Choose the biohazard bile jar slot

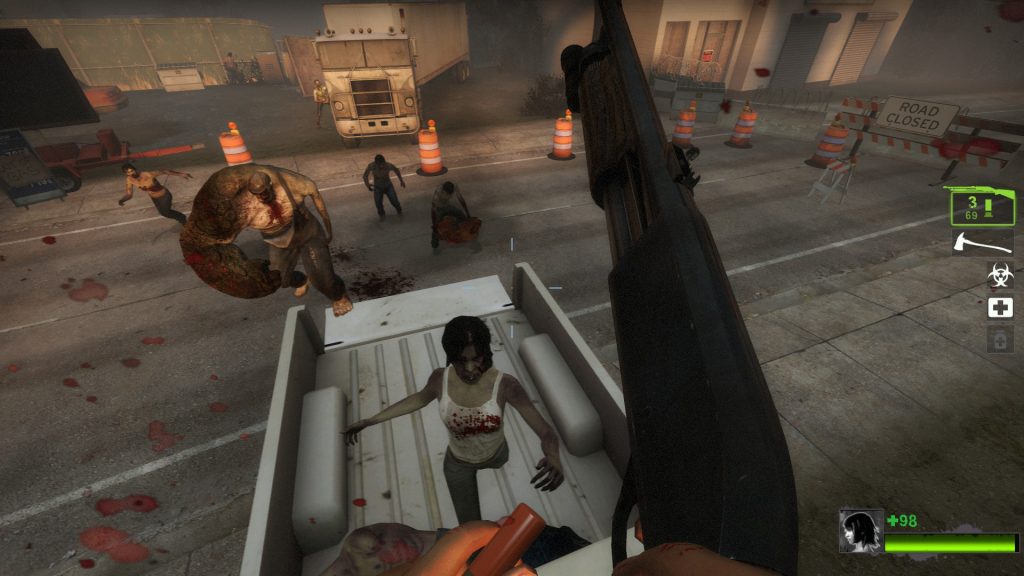click(1000, 274)
